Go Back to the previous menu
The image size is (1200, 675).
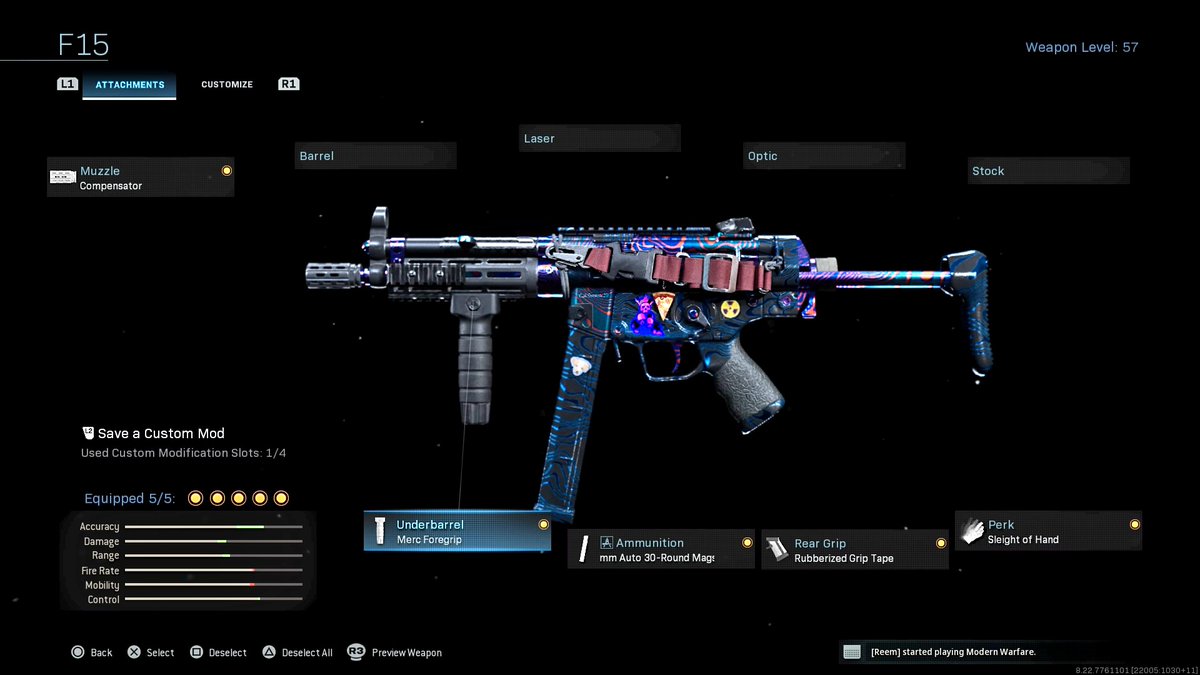click(x=92, y=652)
